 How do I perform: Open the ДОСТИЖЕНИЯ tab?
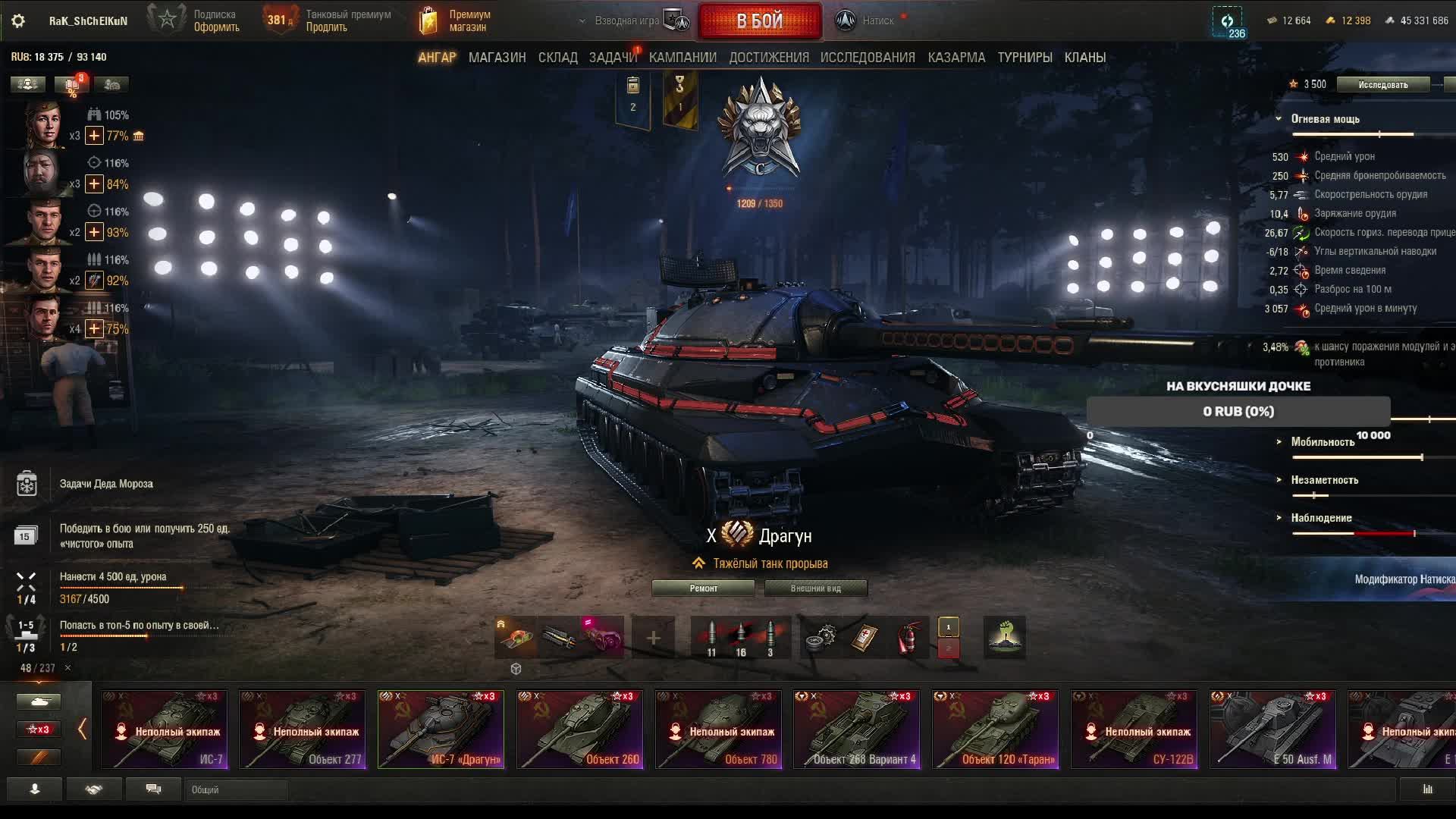(768, 58)
